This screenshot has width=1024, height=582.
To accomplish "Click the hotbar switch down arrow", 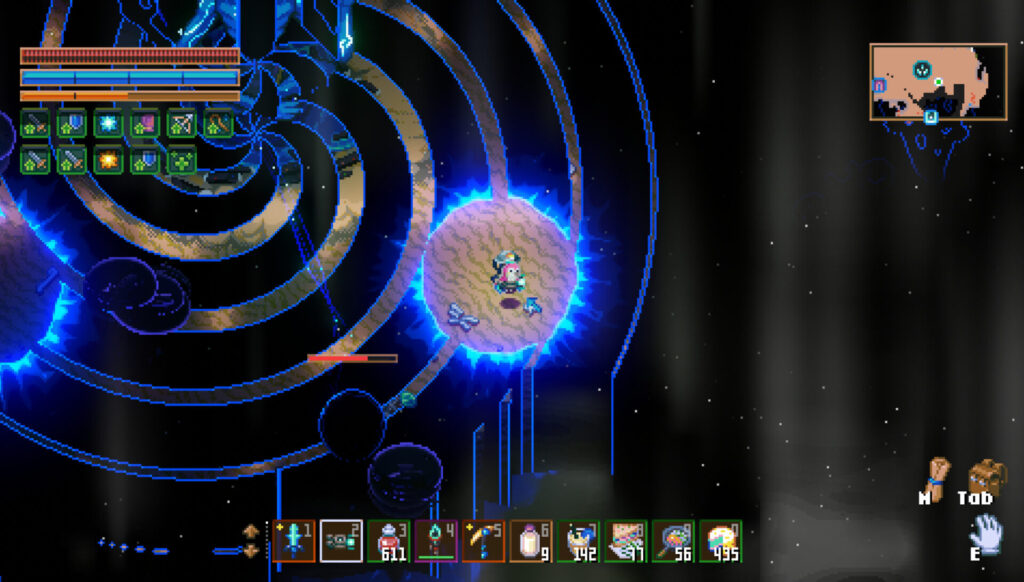I will [251, 551].
